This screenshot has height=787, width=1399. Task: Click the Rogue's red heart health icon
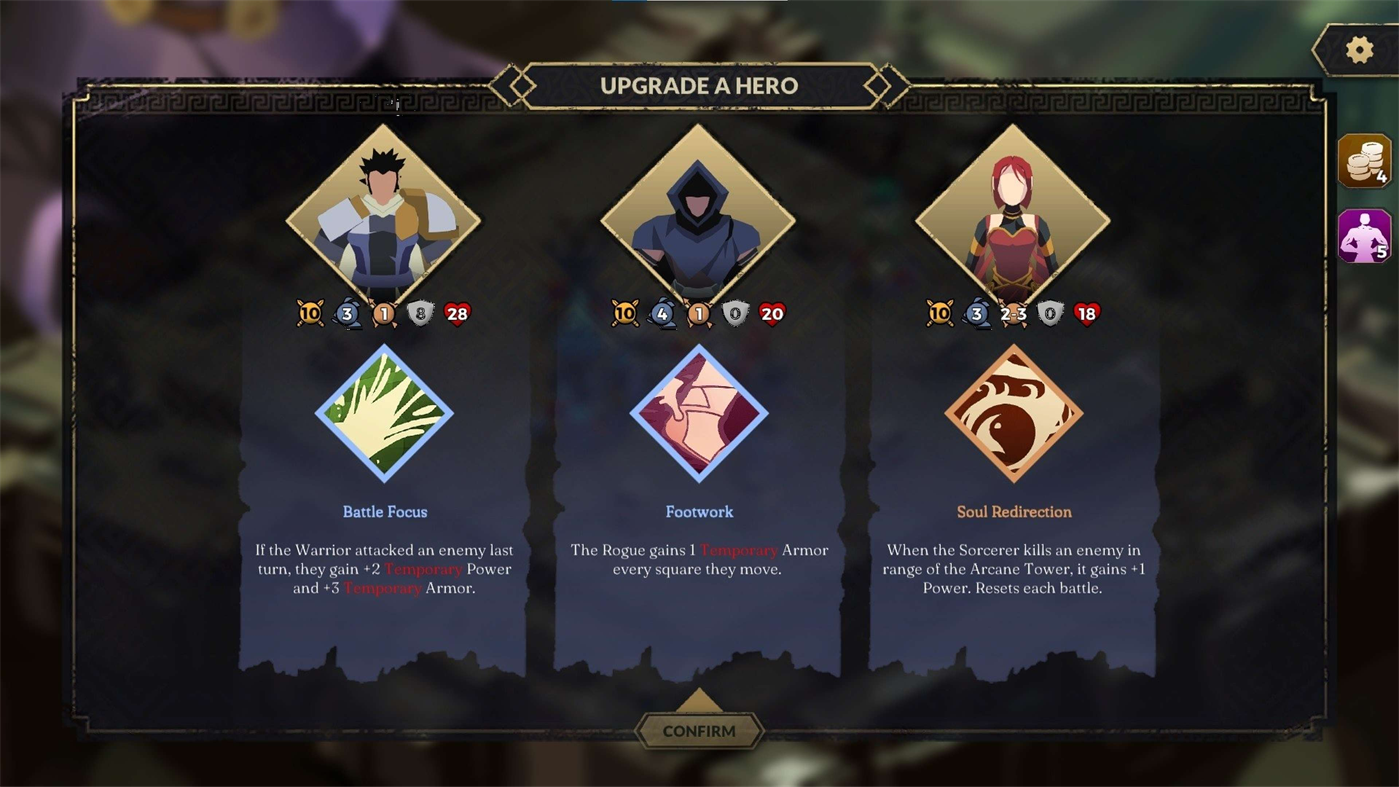(772, 313)
